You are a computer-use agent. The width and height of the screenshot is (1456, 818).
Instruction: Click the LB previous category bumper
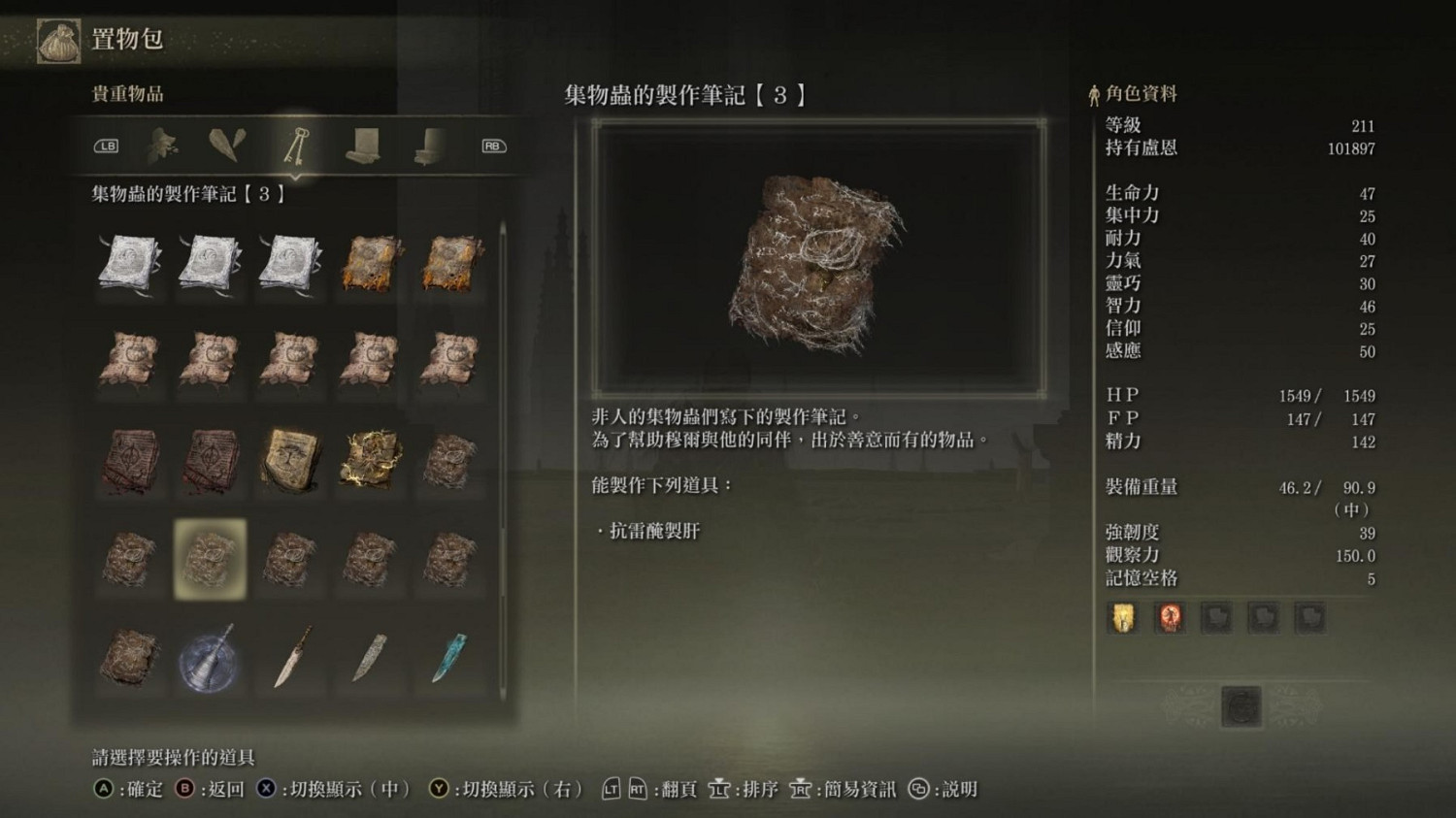[x=107, y=146]
